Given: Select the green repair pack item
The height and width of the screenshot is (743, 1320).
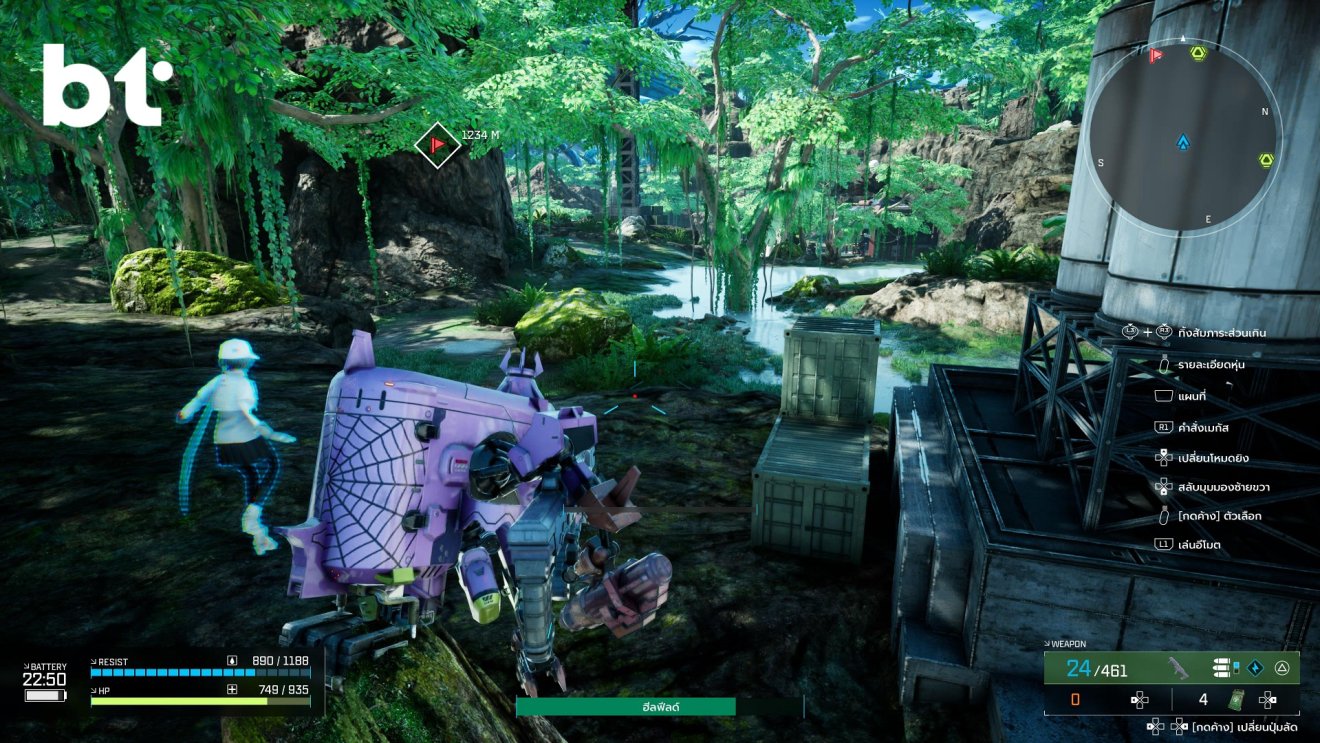Looking at the screenshot, I should pyautogui.click(x=1235, y=700).
